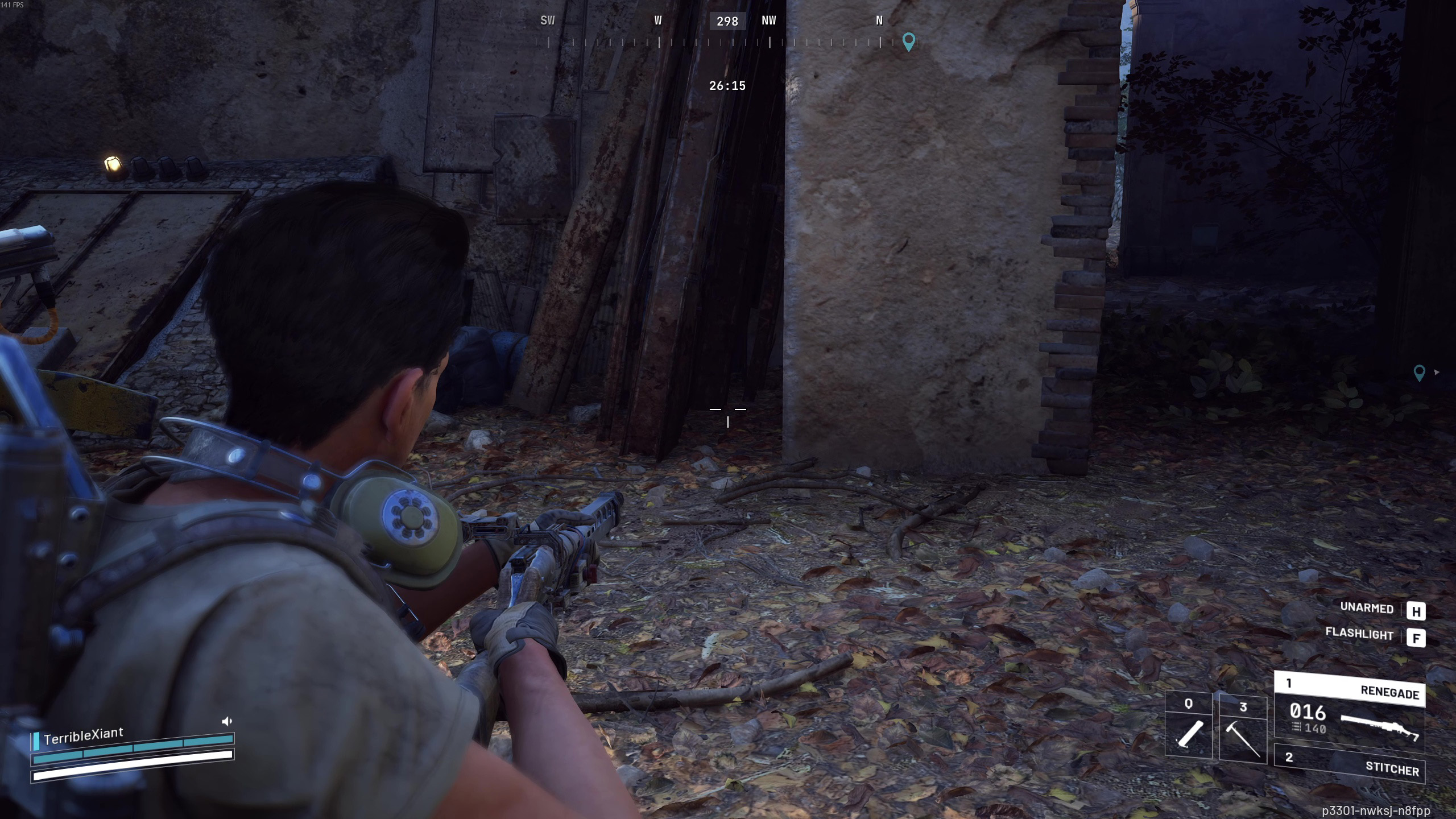Choose the bandage item in slot Q
The image size is (1456, 819).
pos(1189,726)
